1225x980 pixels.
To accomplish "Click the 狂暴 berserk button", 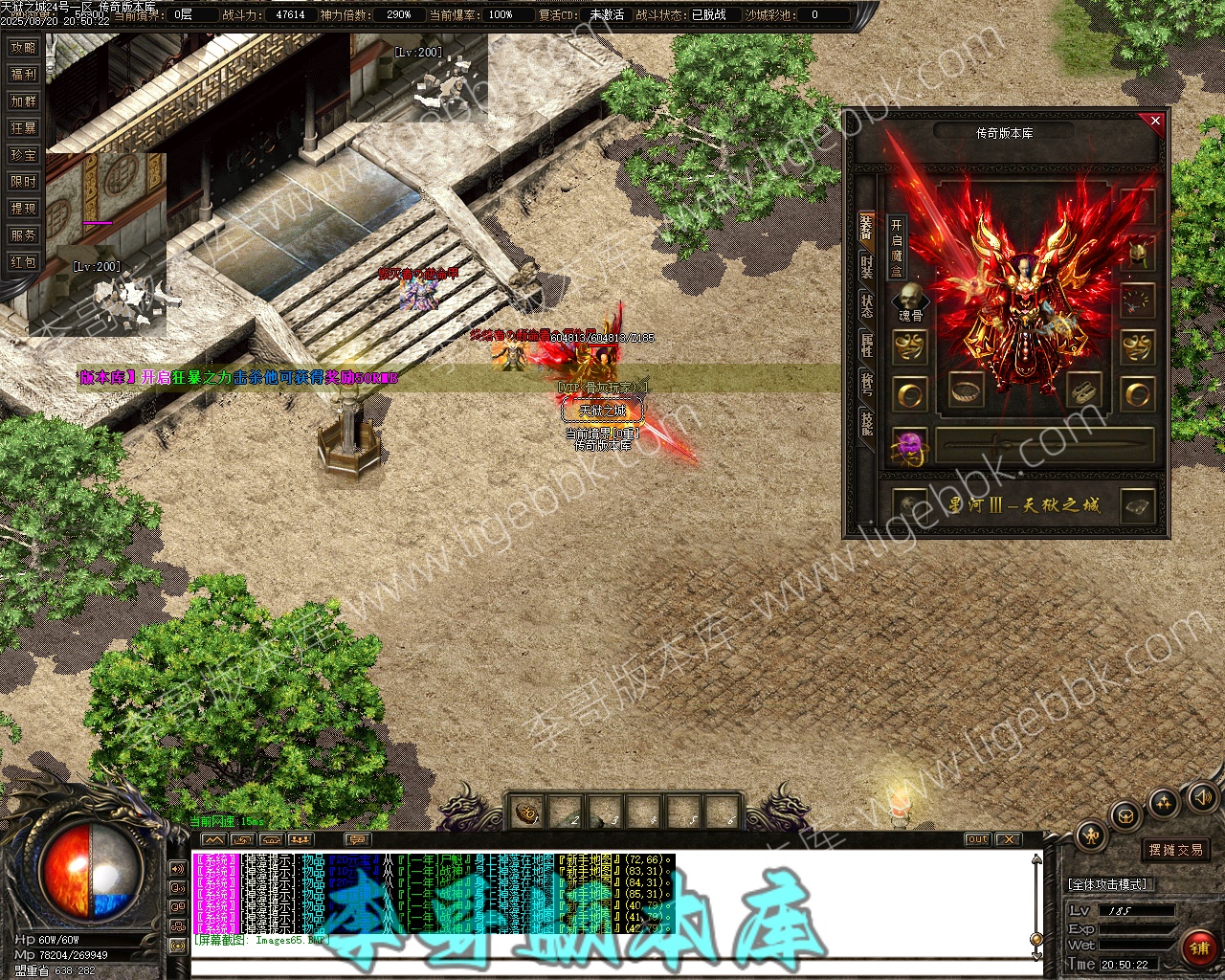I will click(x=23, y=128).
